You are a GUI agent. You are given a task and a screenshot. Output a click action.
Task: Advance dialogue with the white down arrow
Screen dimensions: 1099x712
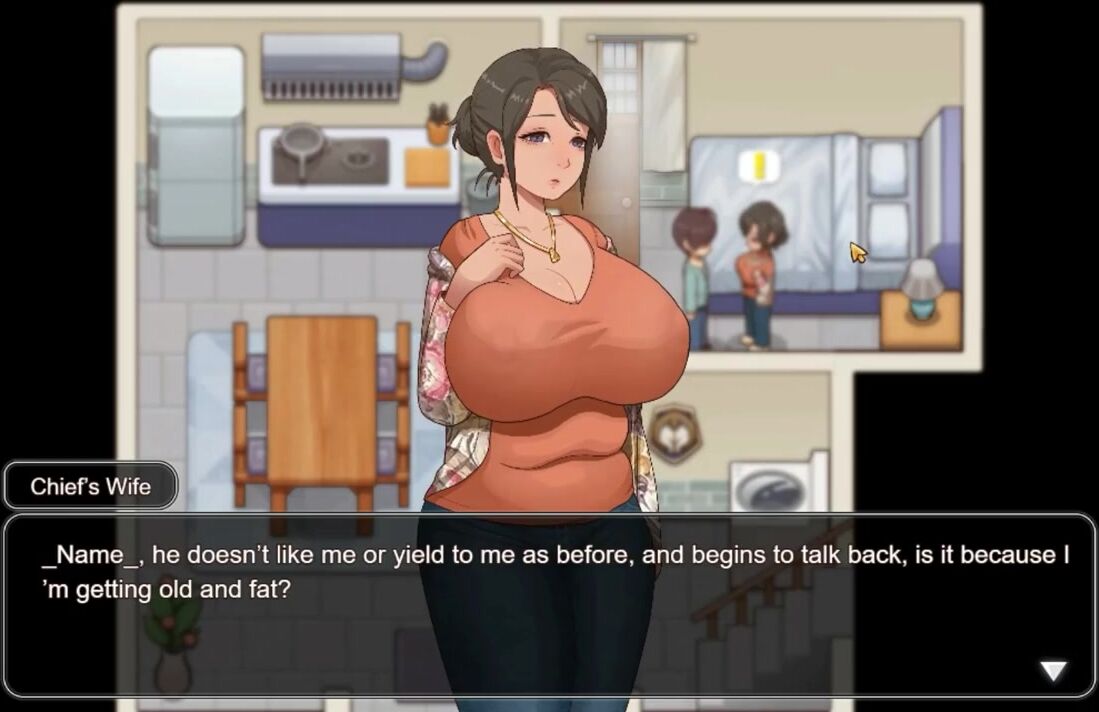point(1053,671)
